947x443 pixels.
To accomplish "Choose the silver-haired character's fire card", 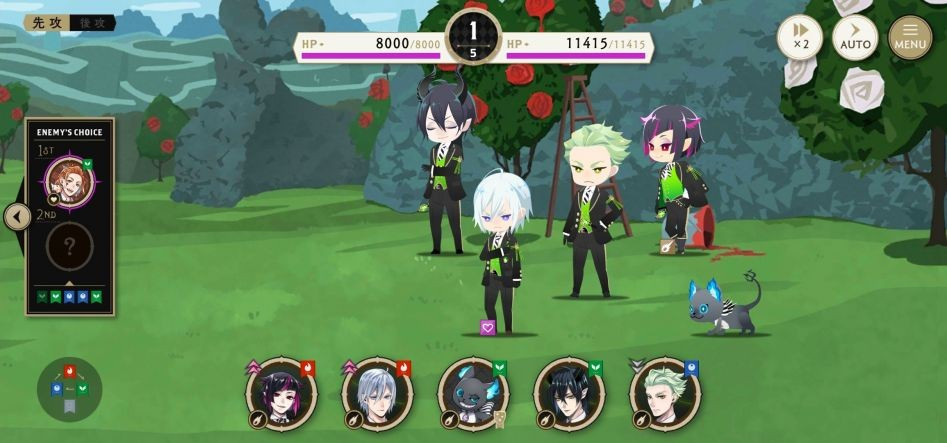I will tap(377, 394).
